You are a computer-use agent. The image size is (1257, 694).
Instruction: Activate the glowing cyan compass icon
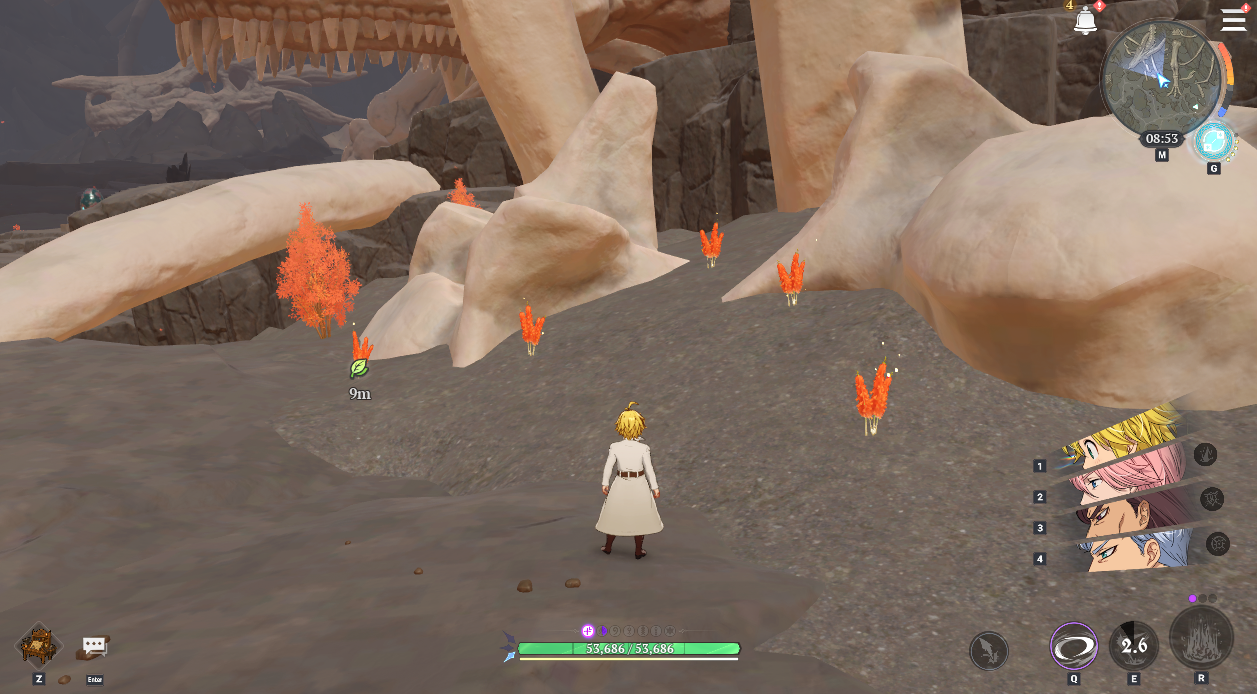(x=1214, y=141)
